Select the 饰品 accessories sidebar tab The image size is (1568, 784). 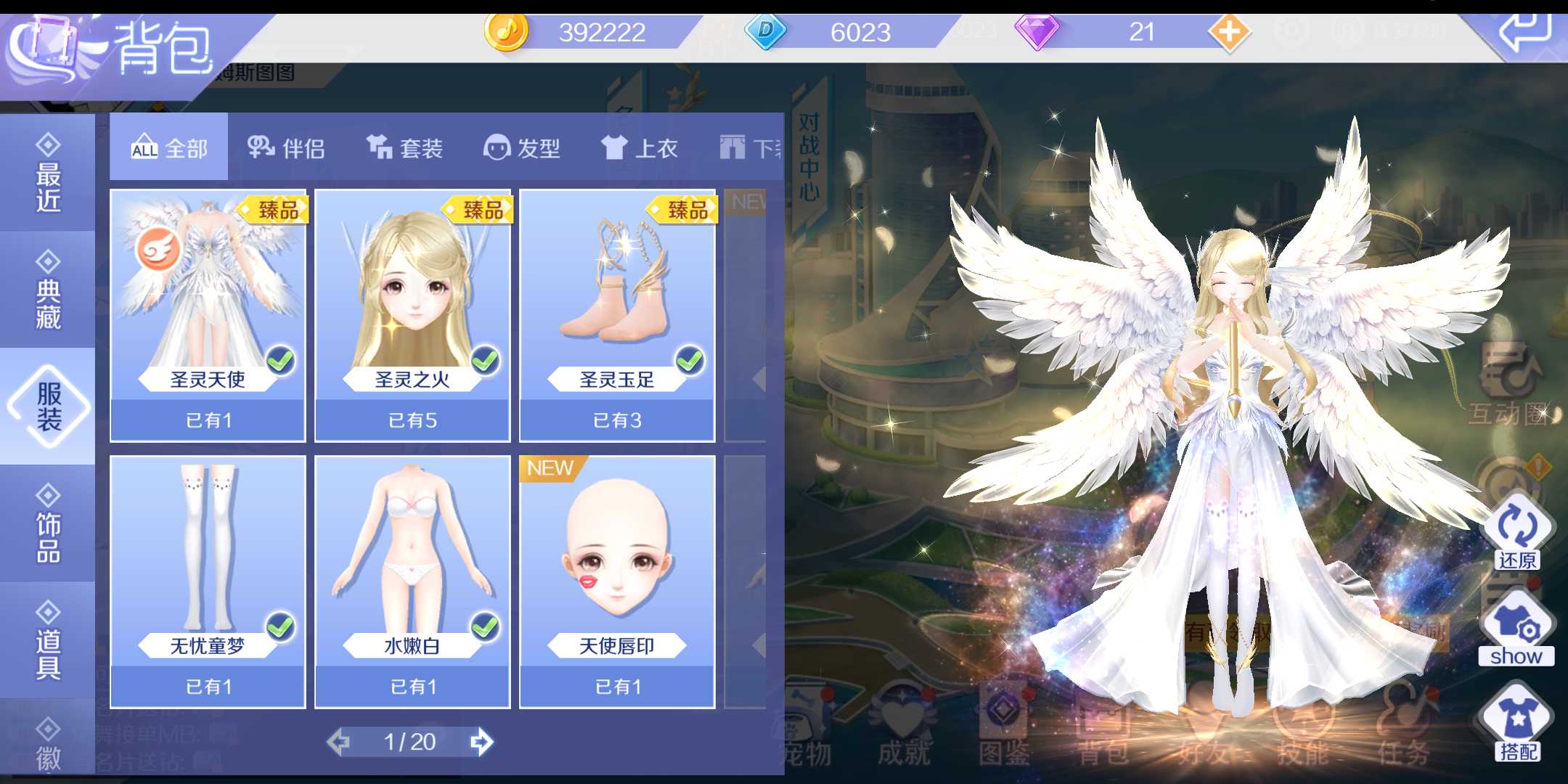pos(46,526)
